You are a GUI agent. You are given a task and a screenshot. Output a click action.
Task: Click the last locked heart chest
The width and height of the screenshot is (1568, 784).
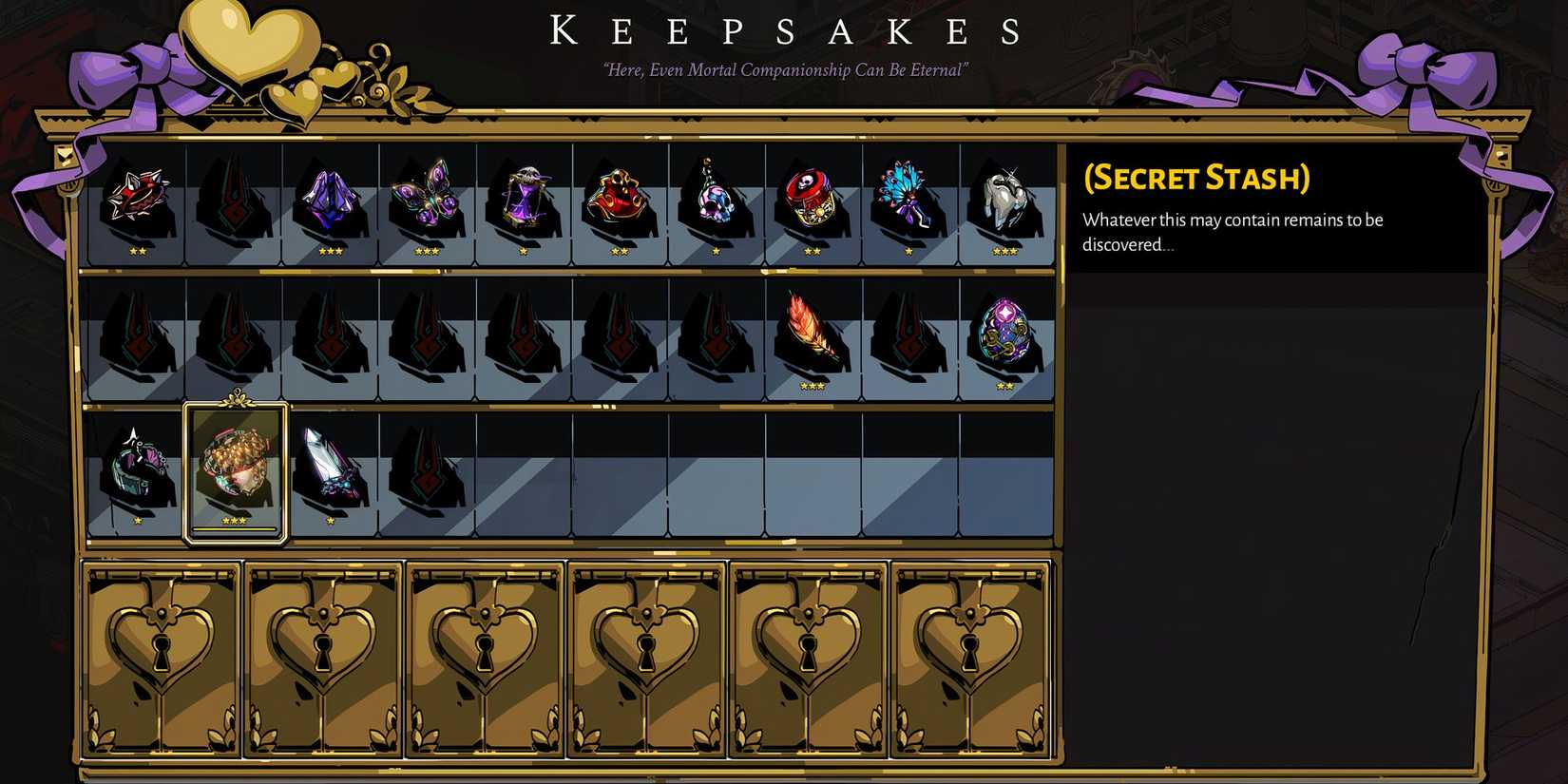971,656
